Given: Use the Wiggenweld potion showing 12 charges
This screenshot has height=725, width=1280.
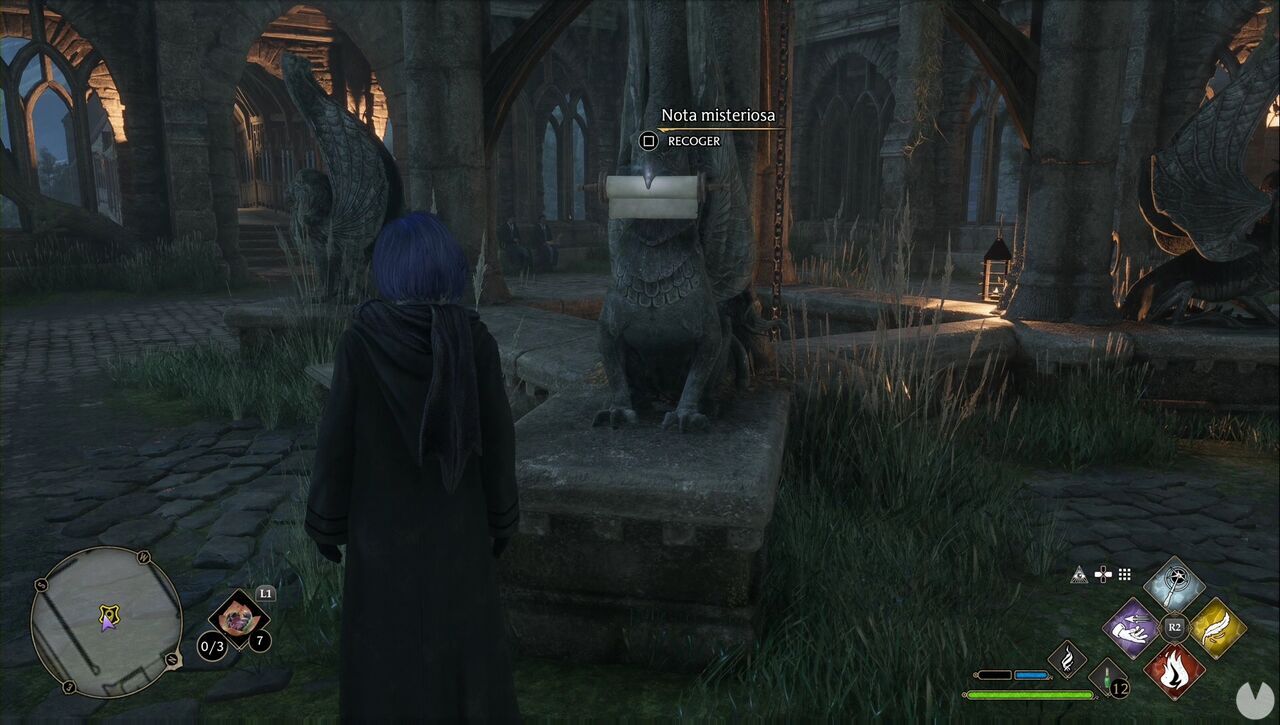Looking at the screenshot, I should (1107, 678).
